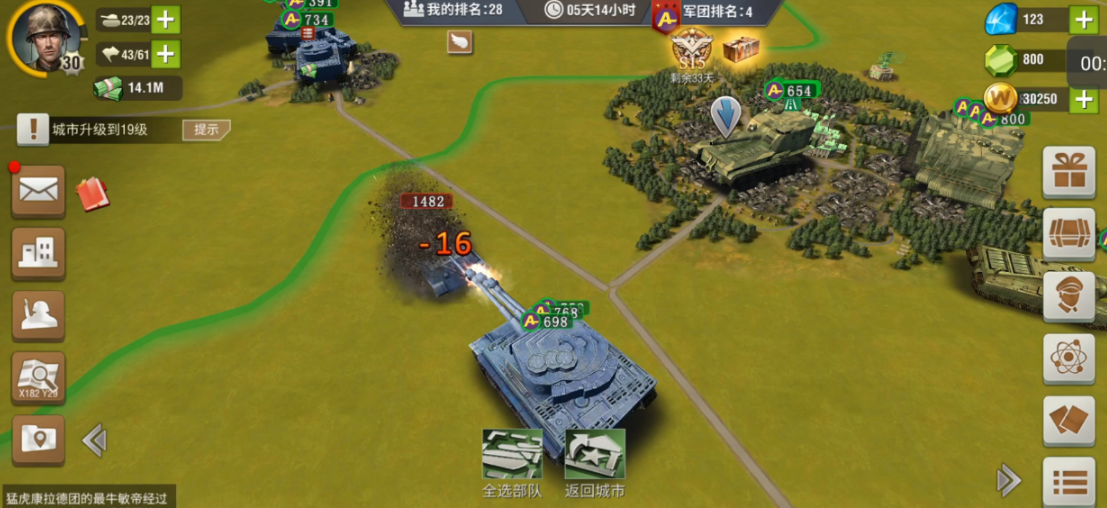Open the soldier troops menu

(x=38, y=315)
